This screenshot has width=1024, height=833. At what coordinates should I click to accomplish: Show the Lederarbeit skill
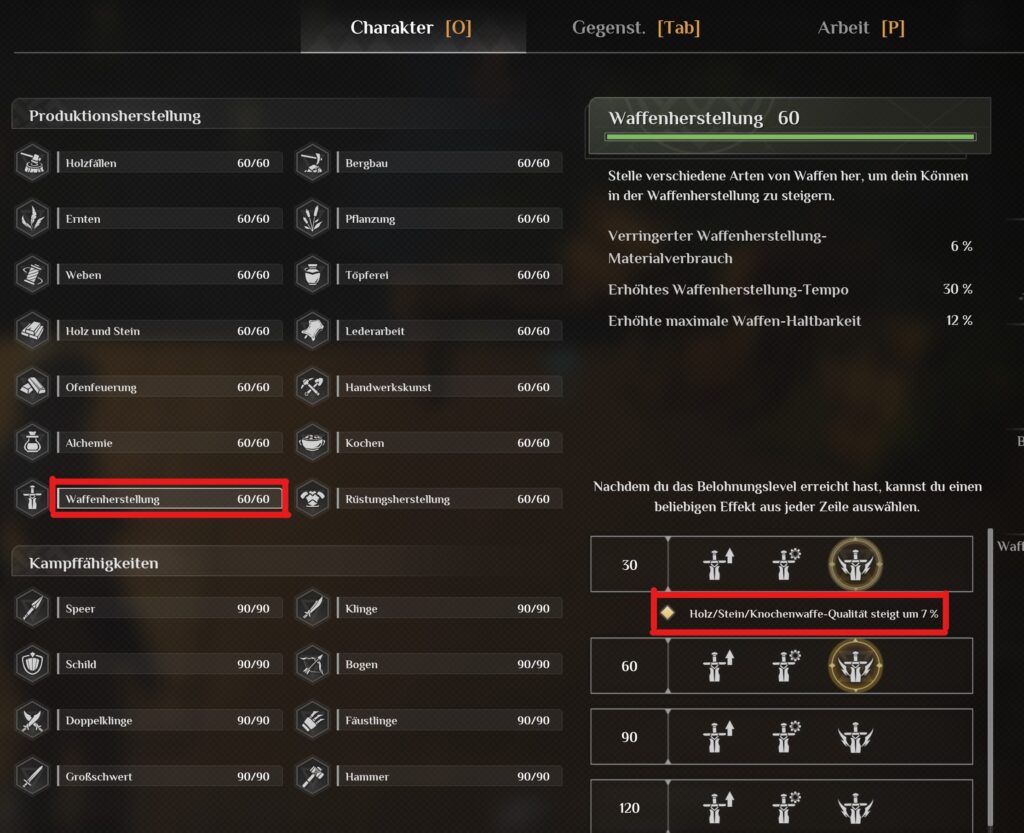click(447, 331)
